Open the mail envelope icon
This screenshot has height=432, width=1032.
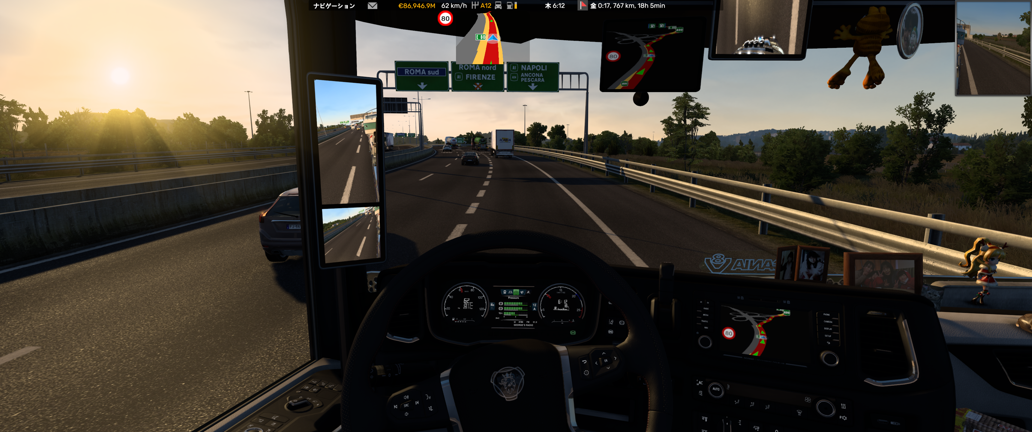[x=372, y=6]
